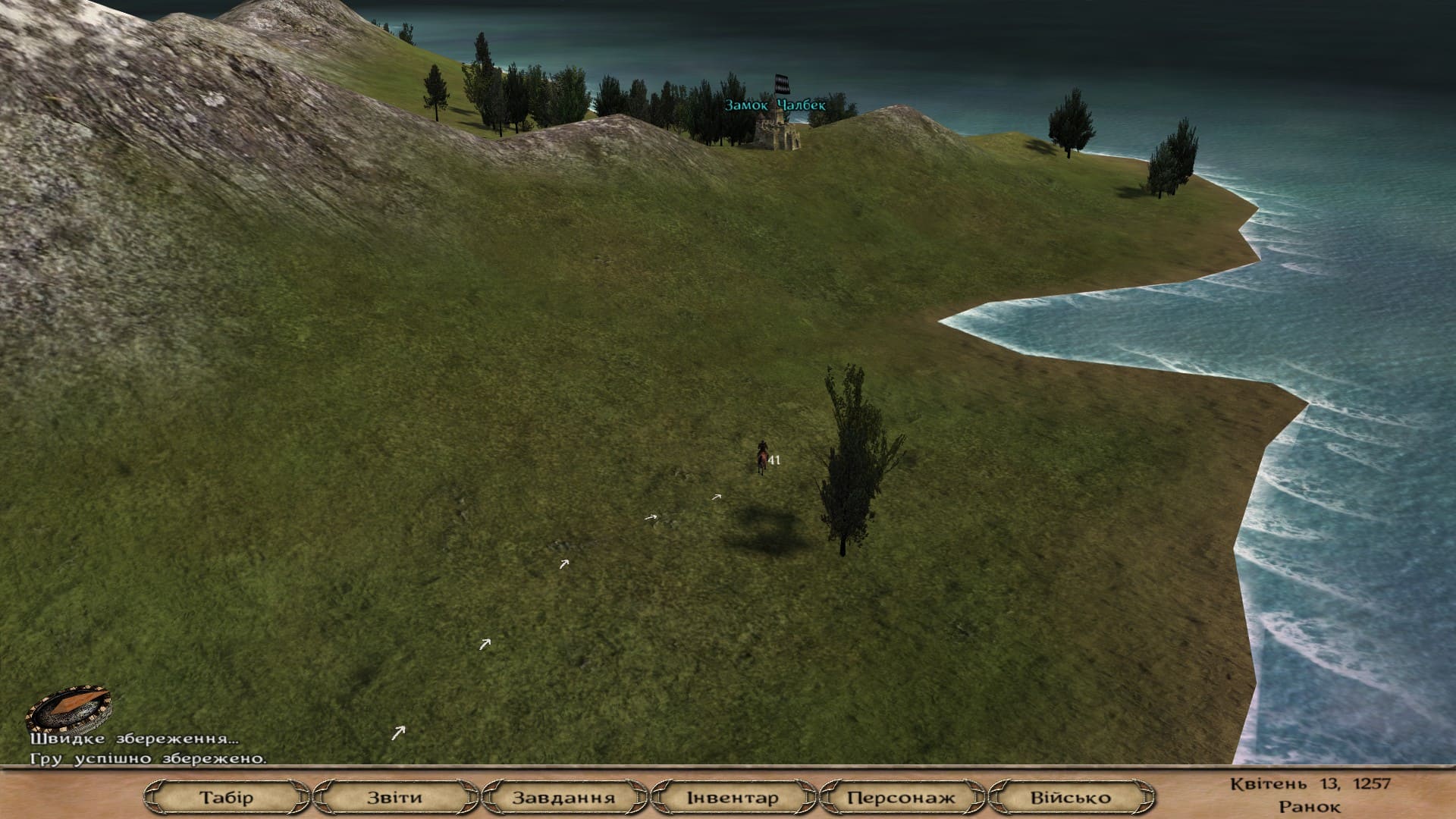Open the Табір camp menu

226,797
